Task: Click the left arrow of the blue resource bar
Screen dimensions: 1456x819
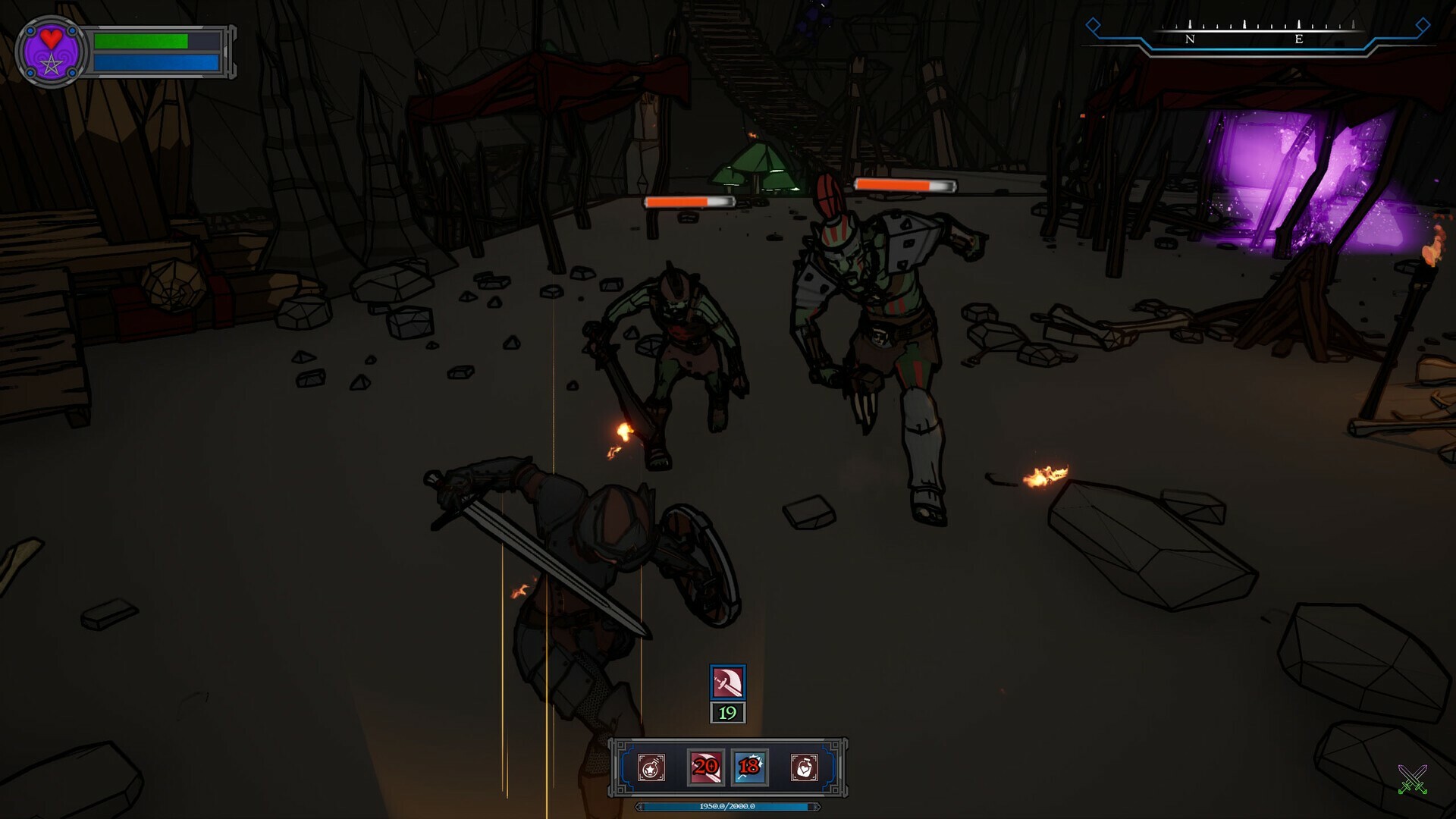Action: coord(639,806)
